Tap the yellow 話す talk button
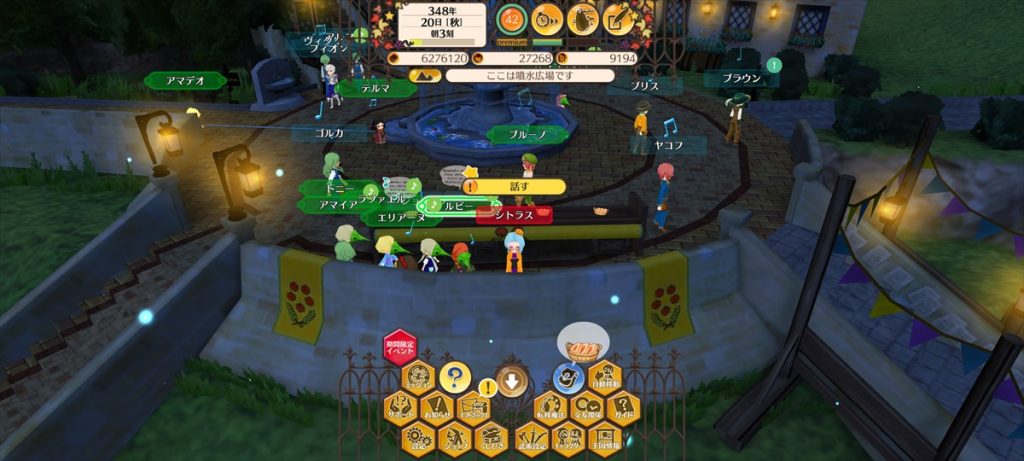The image size is (1024, 461). pyautogui.click(x=516, y=186)
